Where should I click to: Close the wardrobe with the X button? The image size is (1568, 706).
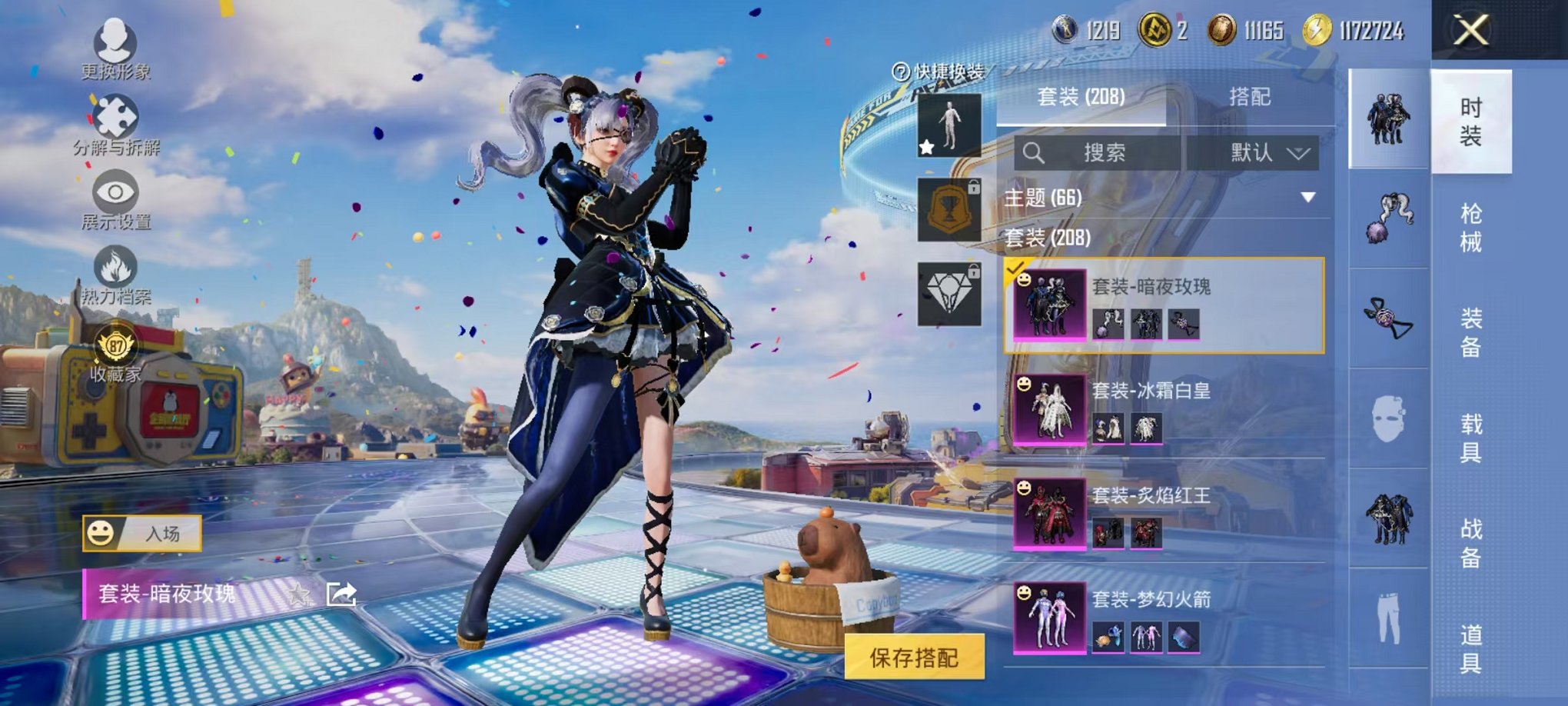coord(1470,32)
